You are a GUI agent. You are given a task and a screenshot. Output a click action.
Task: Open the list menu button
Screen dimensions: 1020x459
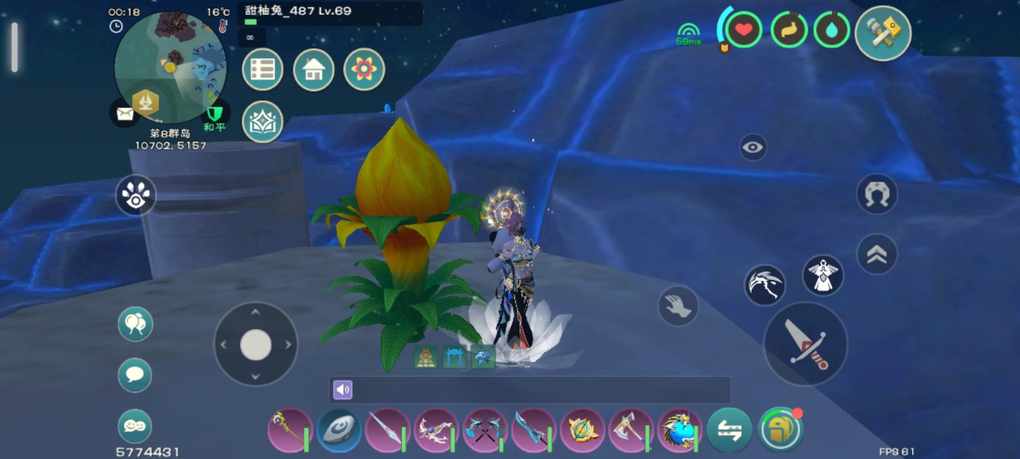[x=263, y=70]
